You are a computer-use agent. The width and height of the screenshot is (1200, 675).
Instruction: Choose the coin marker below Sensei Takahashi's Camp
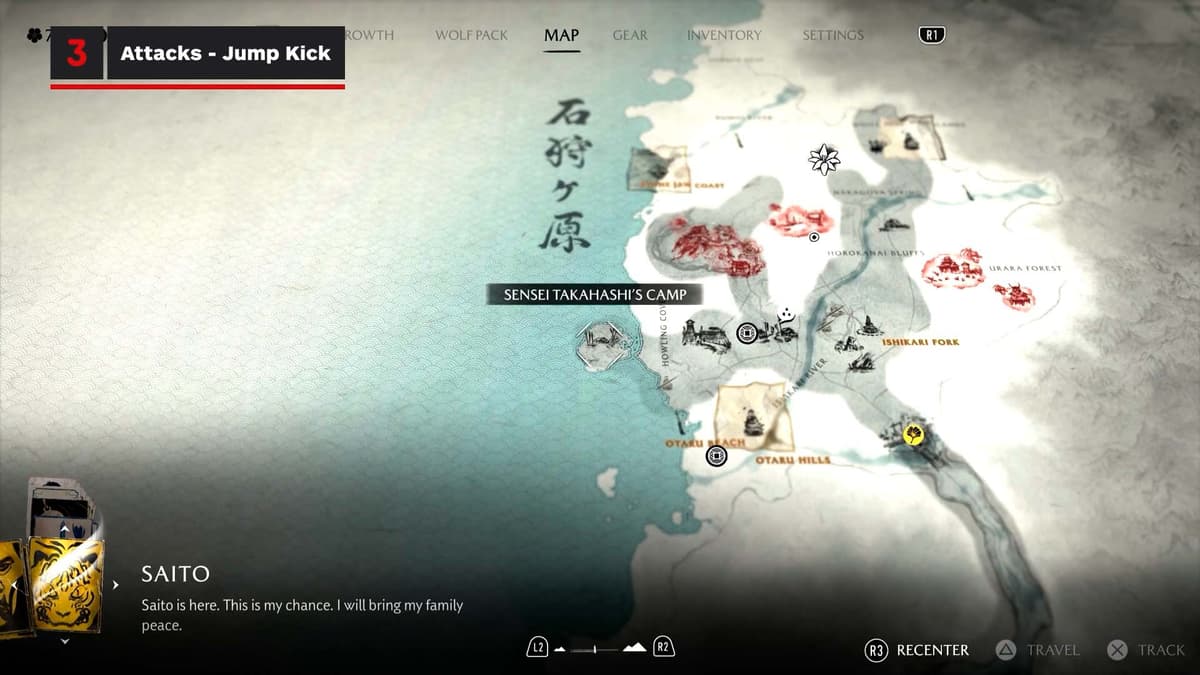coord(746,333)
